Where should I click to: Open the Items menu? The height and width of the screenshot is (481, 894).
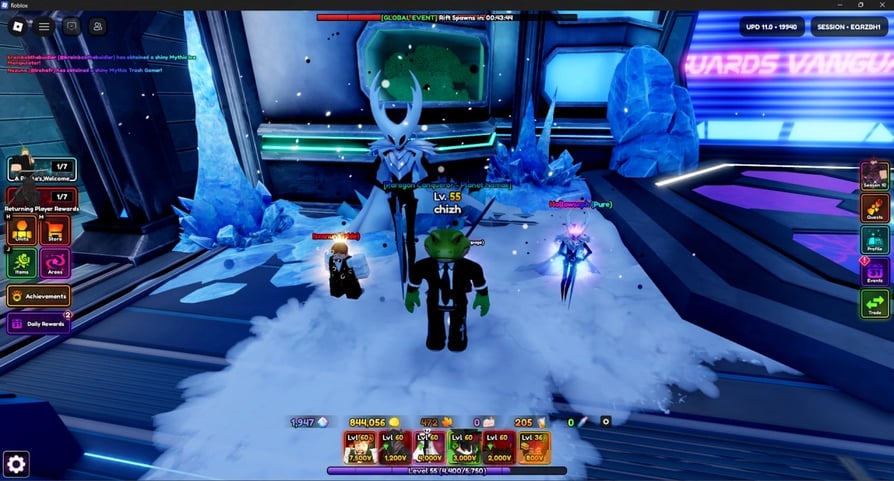(x=22, y=263)
